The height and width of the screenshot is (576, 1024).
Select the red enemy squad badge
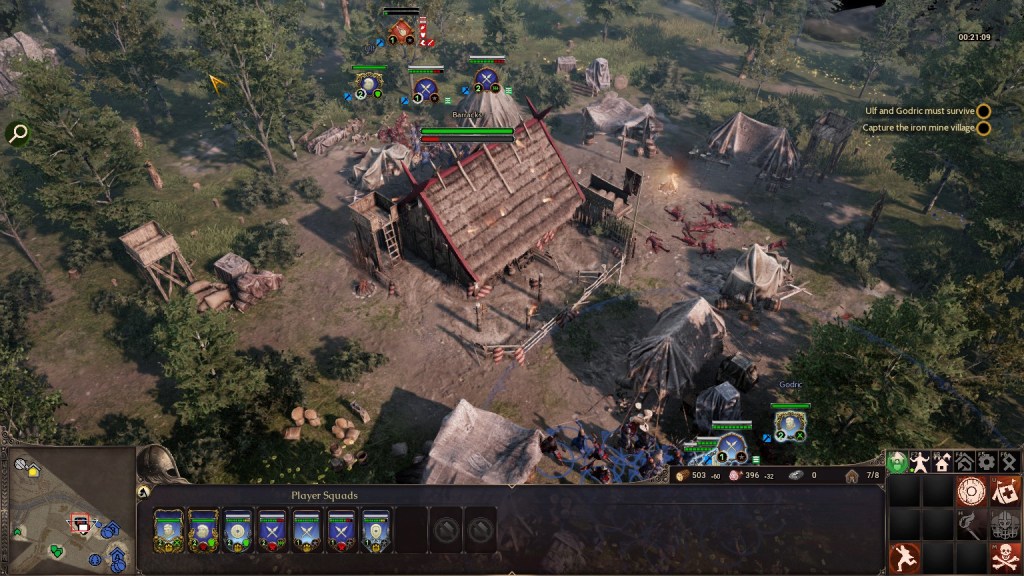402,32
